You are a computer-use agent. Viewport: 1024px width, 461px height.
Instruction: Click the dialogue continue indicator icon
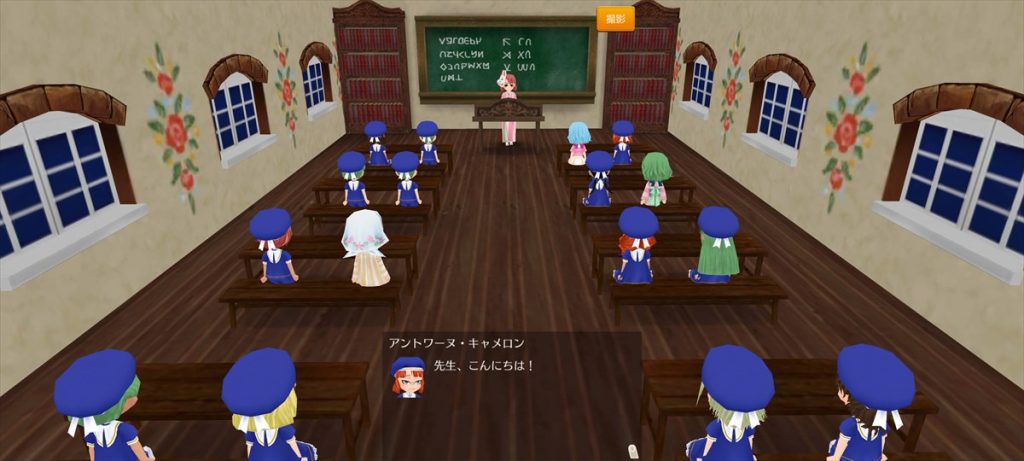631,450
